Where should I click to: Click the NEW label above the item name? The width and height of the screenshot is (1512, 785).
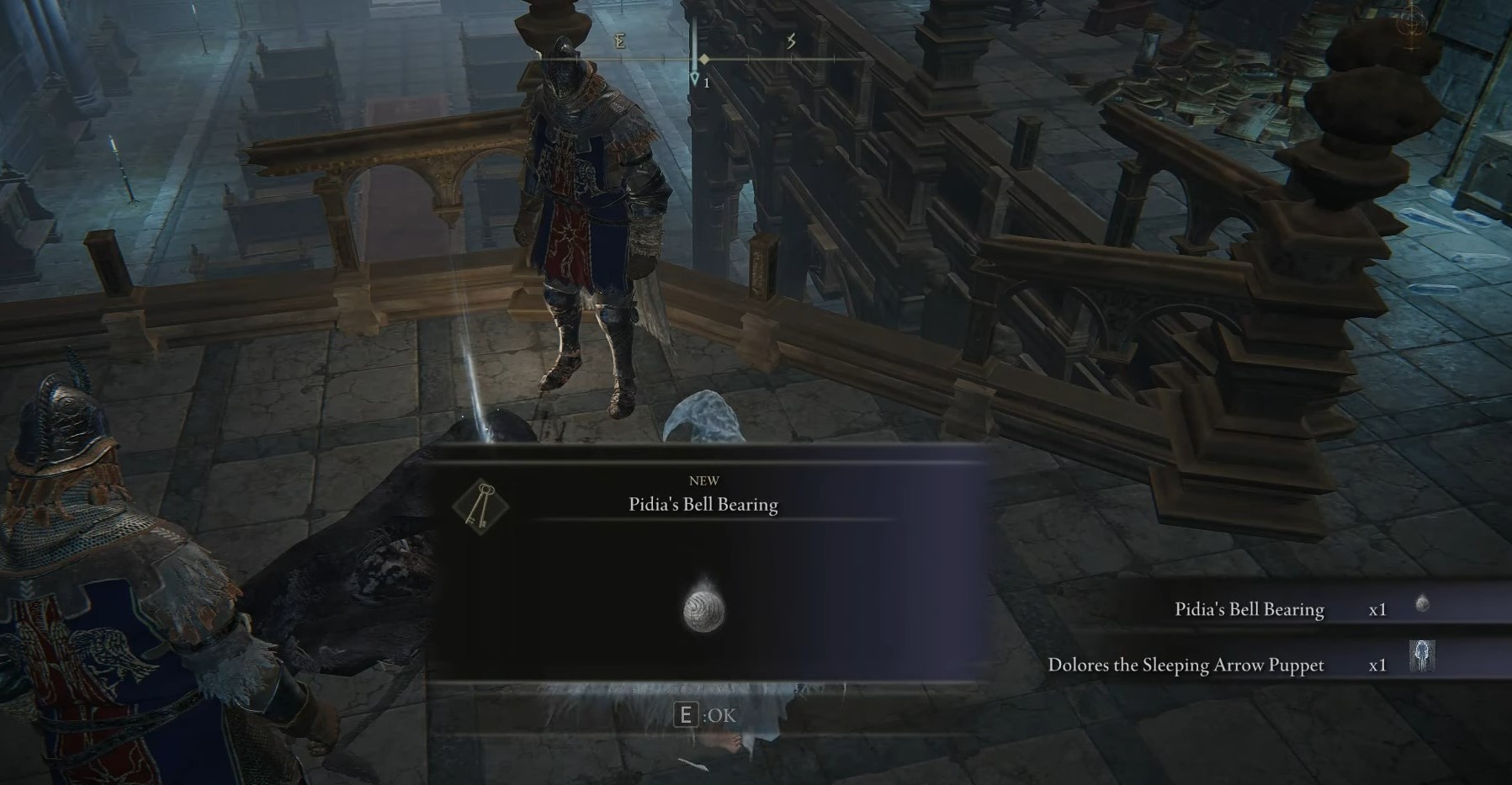(x=705, y=480)
